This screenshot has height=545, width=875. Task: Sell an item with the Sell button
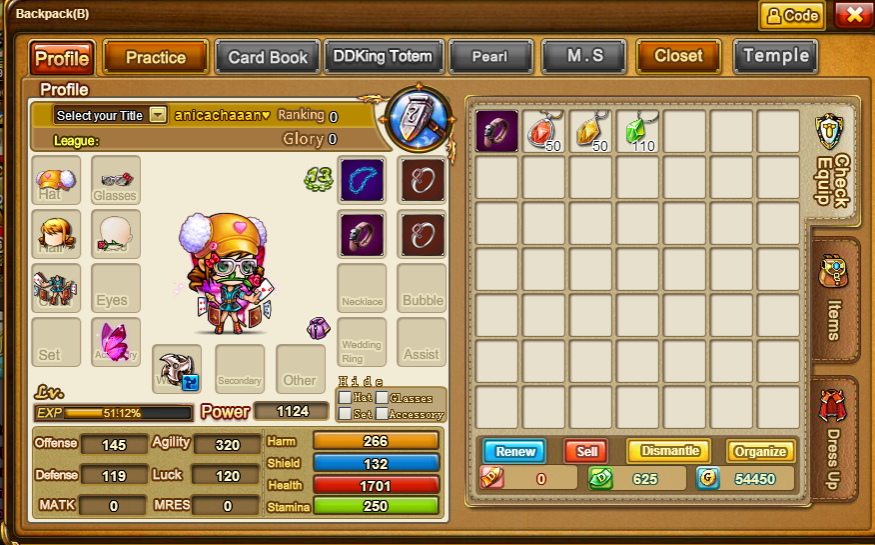point(586,451)
